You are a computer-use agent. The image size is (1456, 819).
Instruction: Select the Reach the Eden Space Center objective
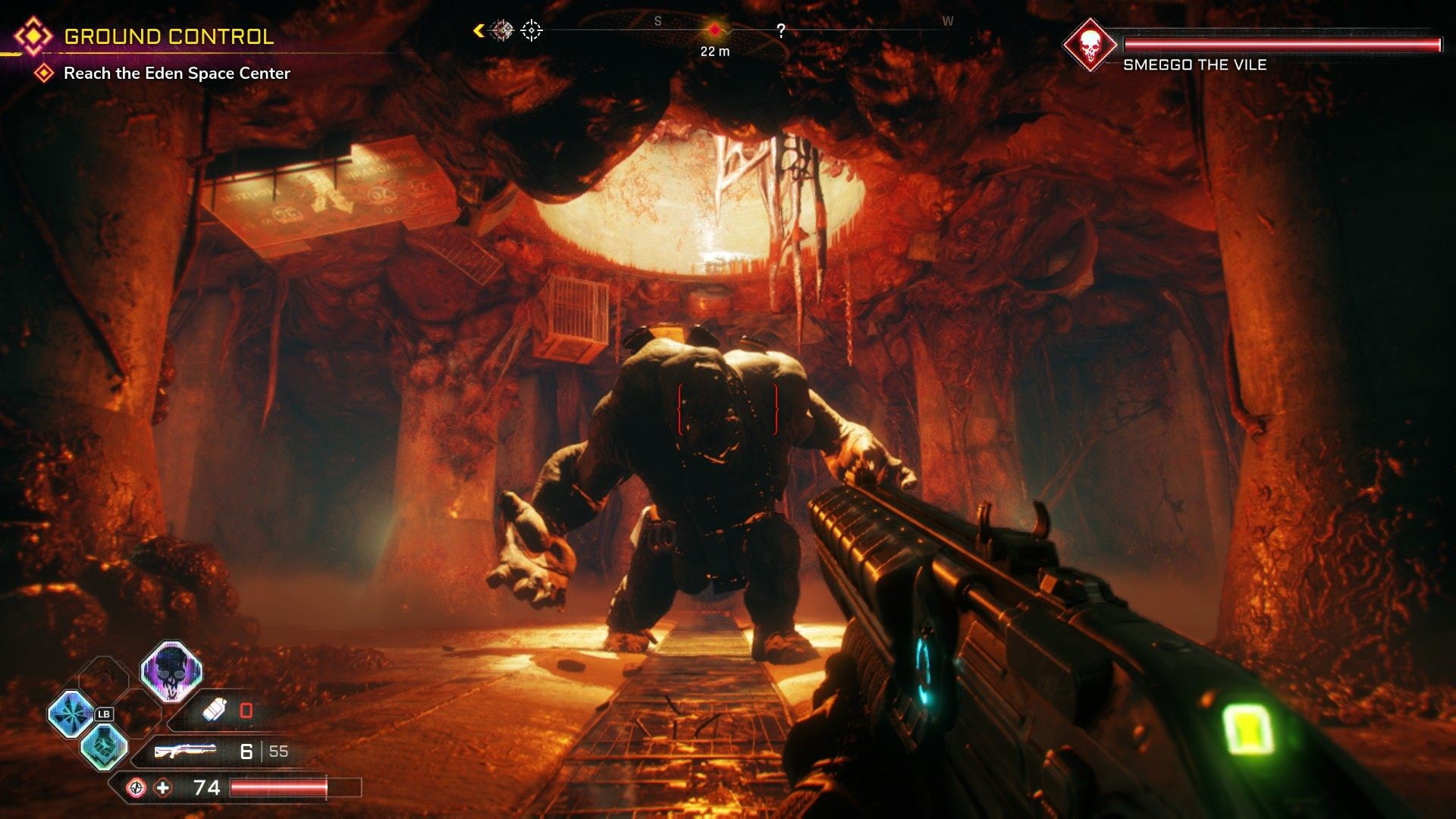[x=176, y=74]
